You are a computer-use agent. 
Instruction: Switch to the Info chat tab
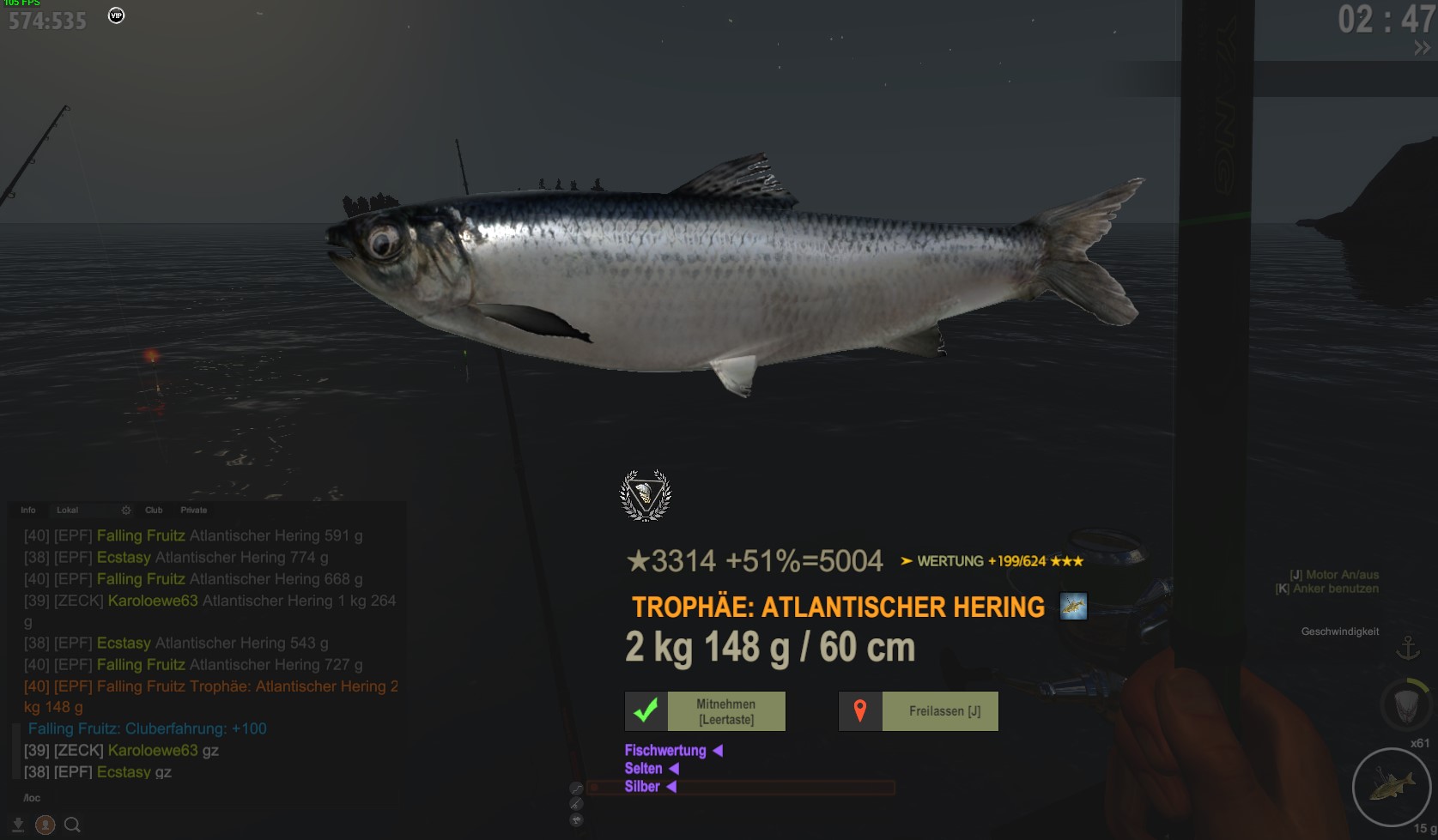pyautogui.click(x=28, y=510)
